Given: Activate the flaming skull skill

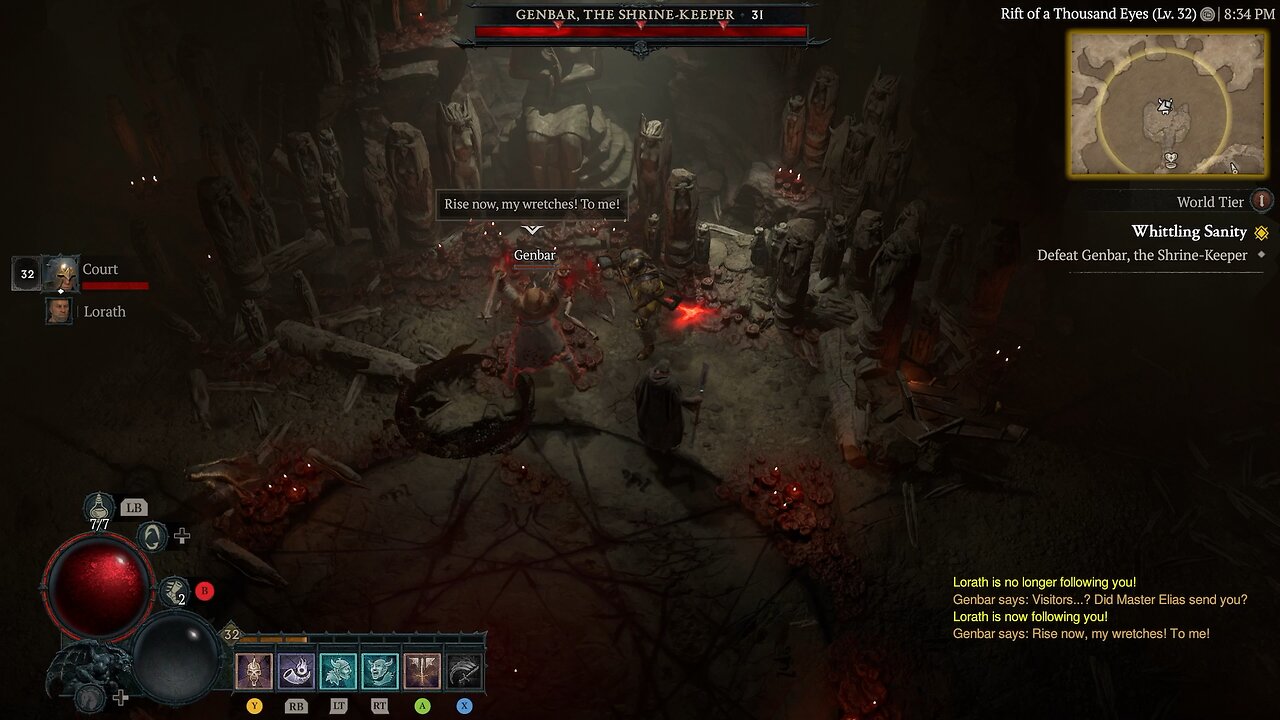Looking at the screenshot, I should click(x=254, y=672).
